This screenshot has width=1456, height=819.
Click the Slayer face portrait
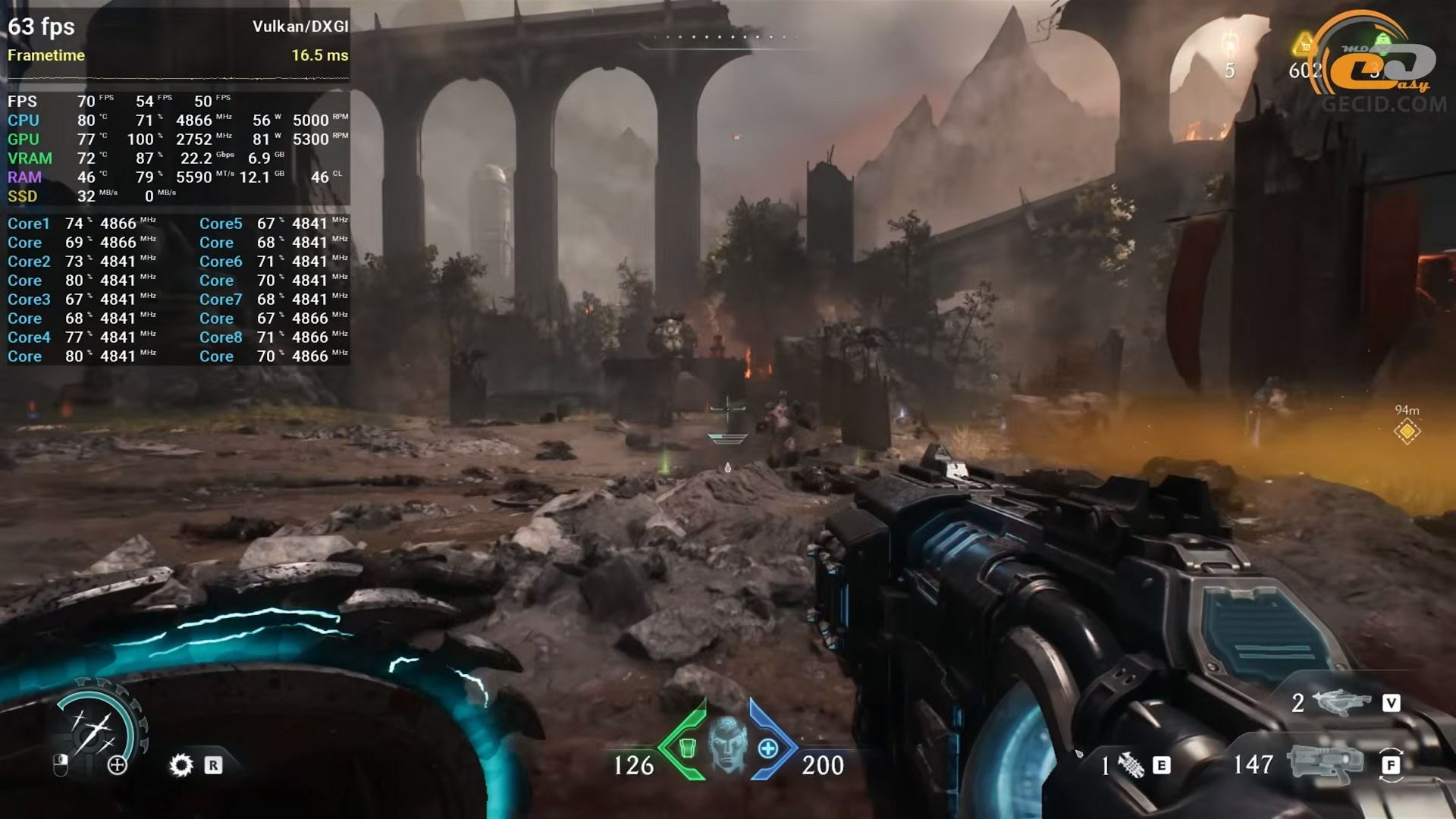(727, 743)
